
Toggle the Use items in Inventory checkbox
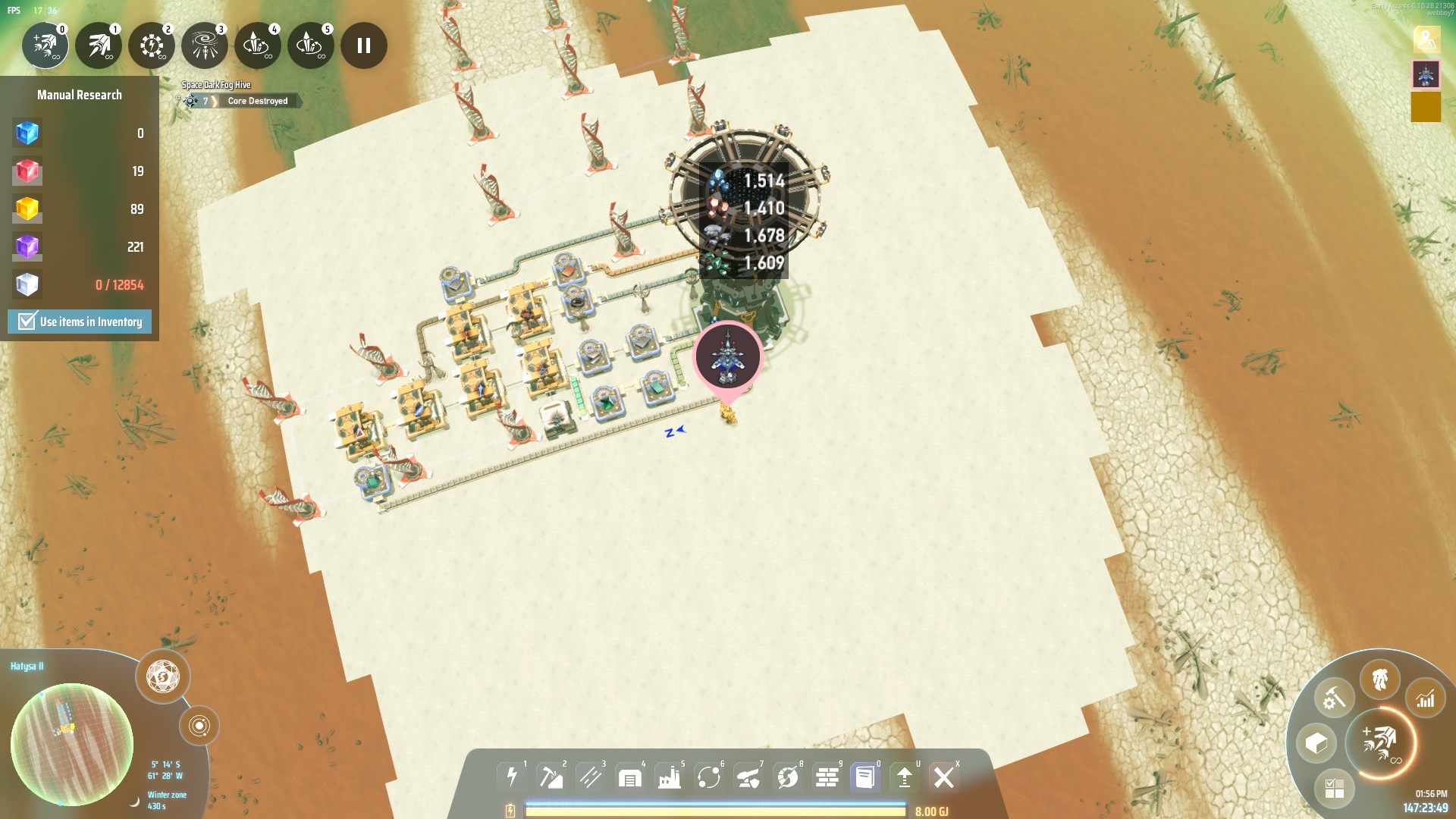(x=28, y=322)
